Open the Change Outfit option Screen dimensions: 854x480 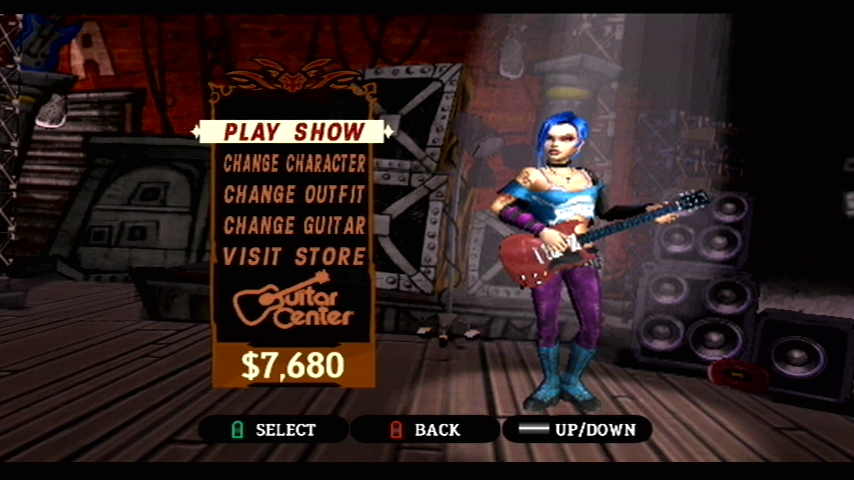coord(294,194)
